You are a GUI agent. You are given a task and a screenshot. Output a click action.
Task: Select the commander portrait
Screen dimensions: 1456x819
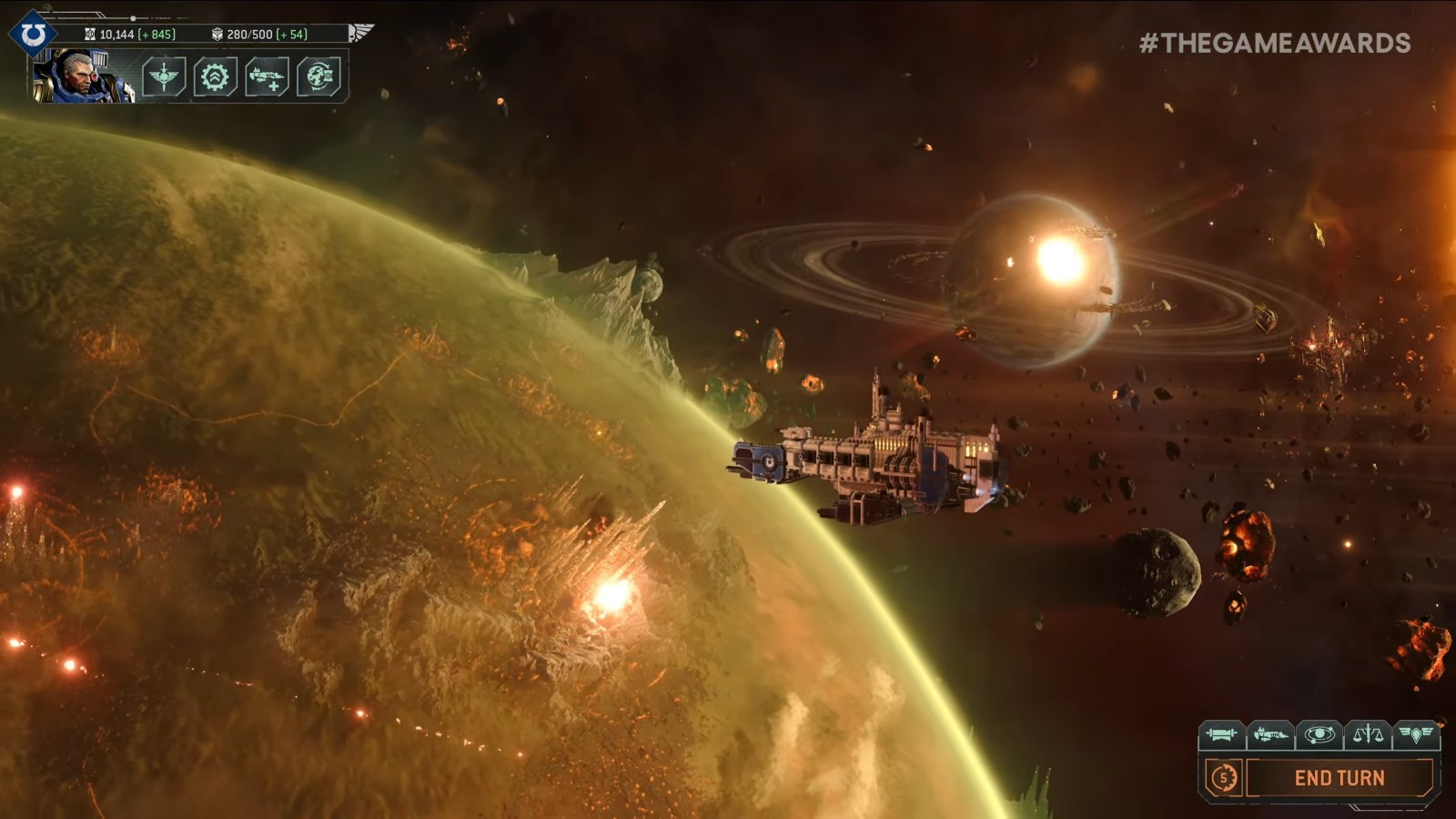click(80, 76)
